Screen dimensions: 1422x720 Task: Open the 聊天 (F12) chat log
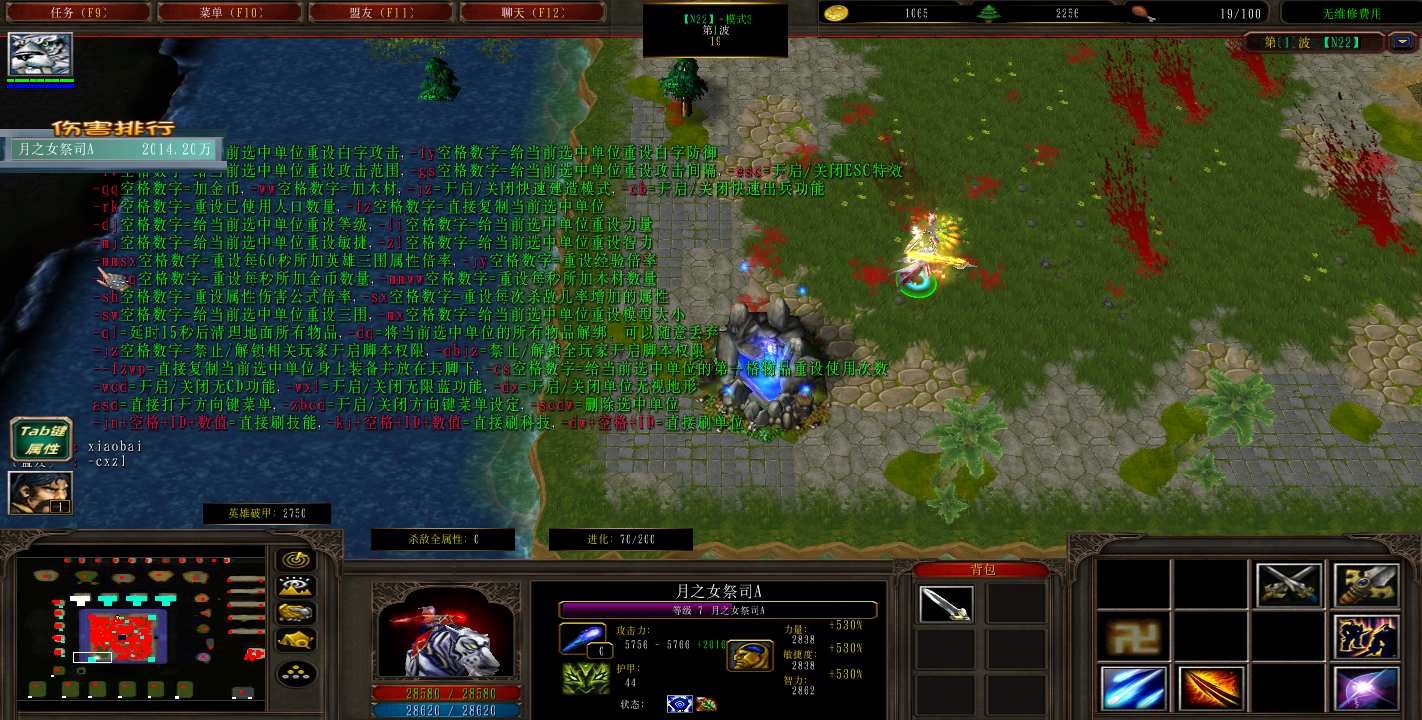[x=532, y=13]
